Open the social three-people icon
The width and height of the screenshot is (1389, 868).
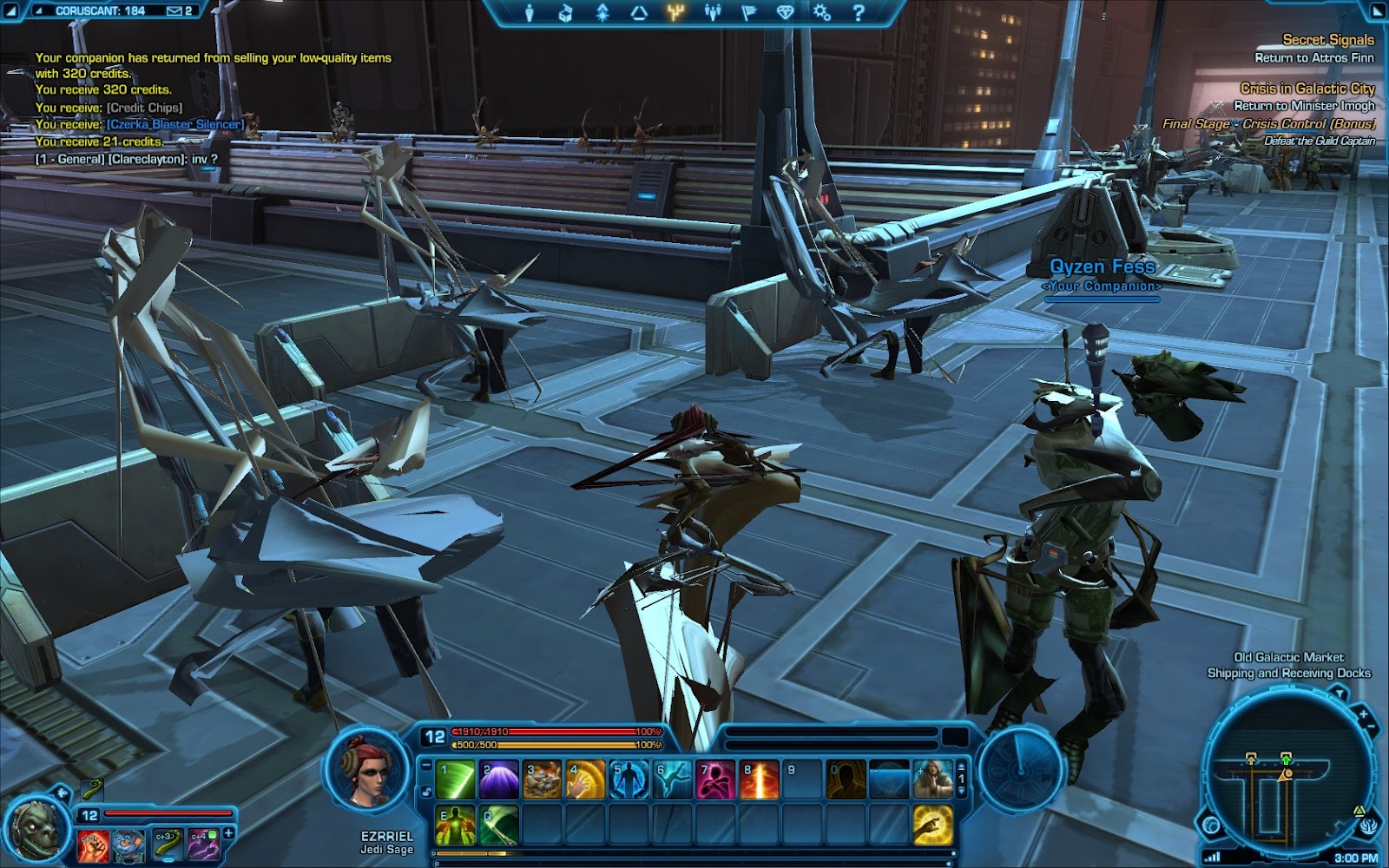pyautogui.click(x=713, y=12)
